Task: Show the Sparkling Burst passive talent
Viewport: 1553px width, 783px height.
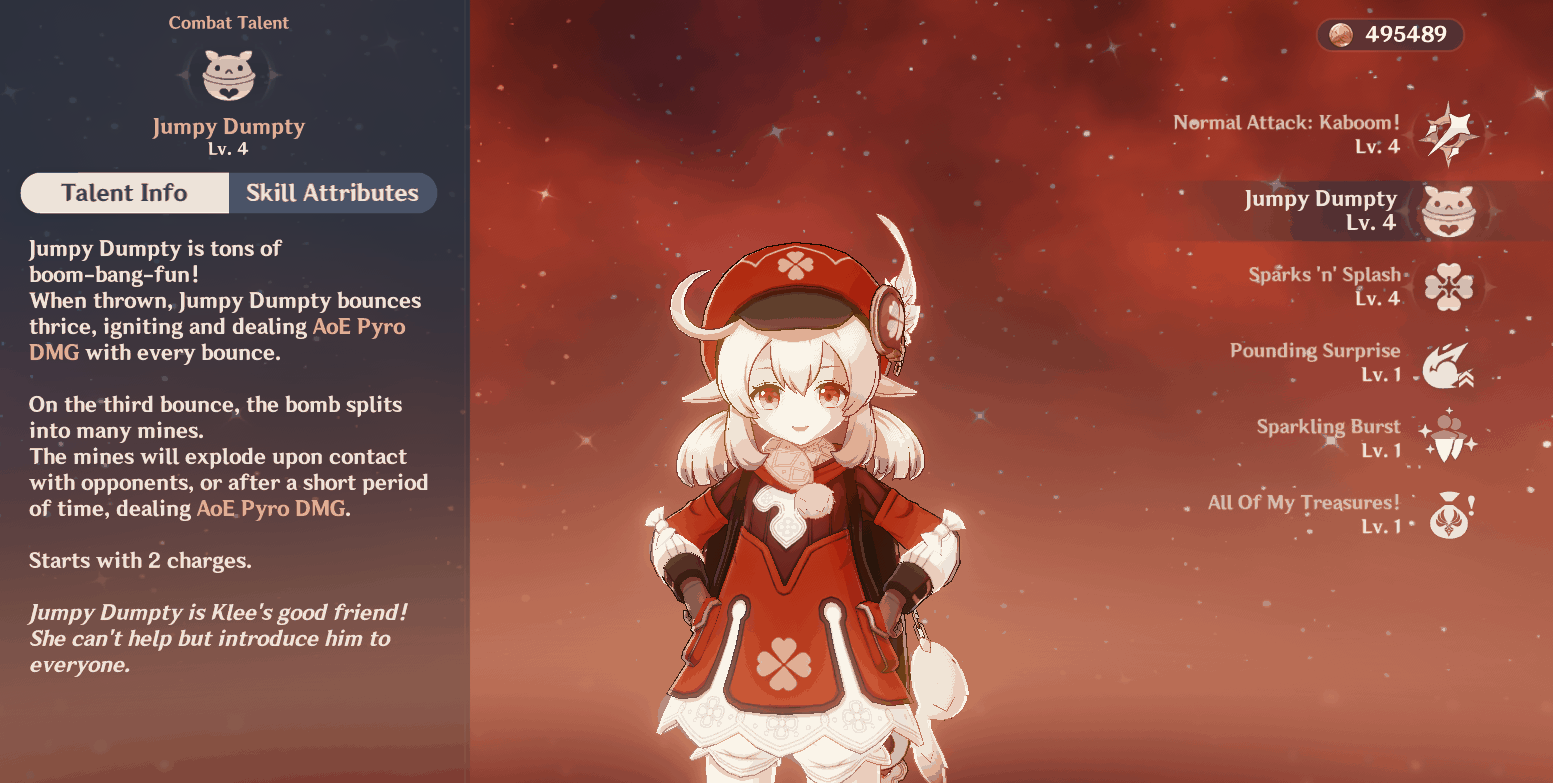Action: point(1445,438)
